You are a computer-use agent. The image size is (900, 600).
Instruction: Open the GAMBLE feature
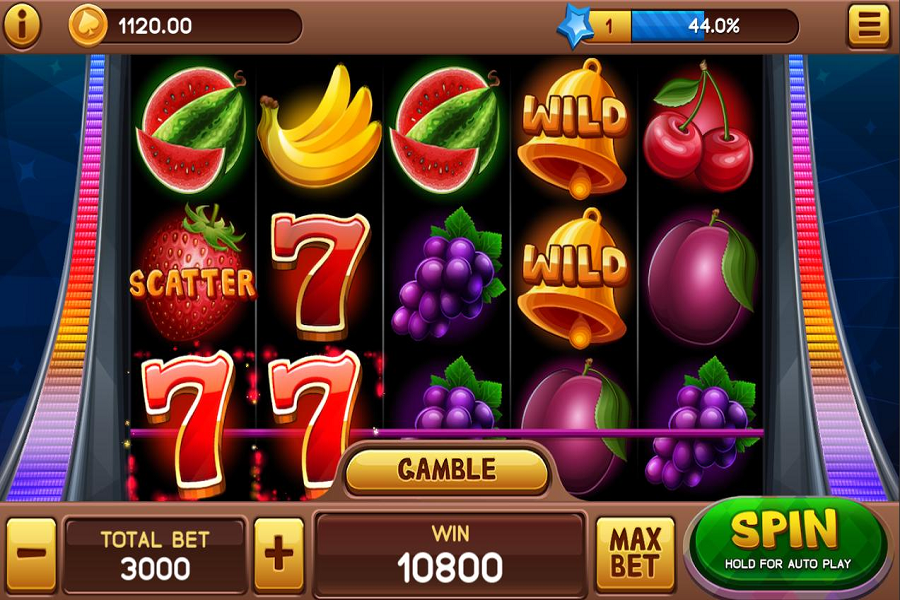pyautogui.click(x=447, y=469)
